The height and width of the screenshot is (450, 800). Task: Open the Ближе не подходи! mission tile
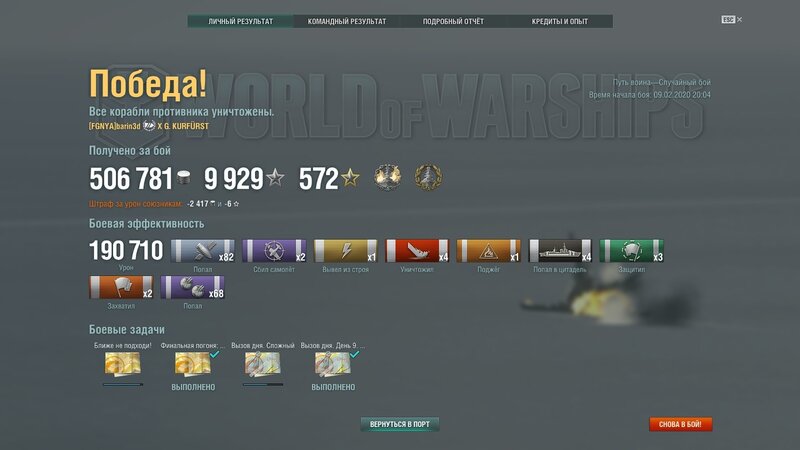click(122, 363)
